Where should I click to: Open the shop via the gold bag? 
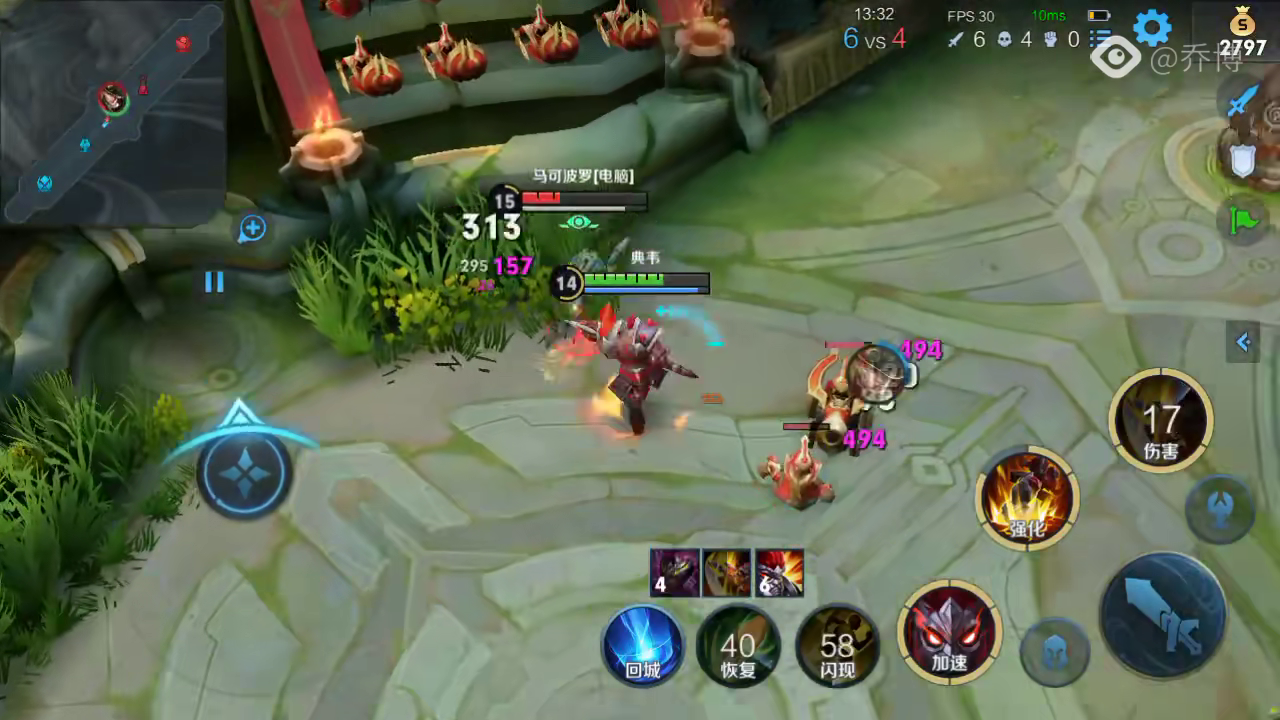click(1241, 30)
